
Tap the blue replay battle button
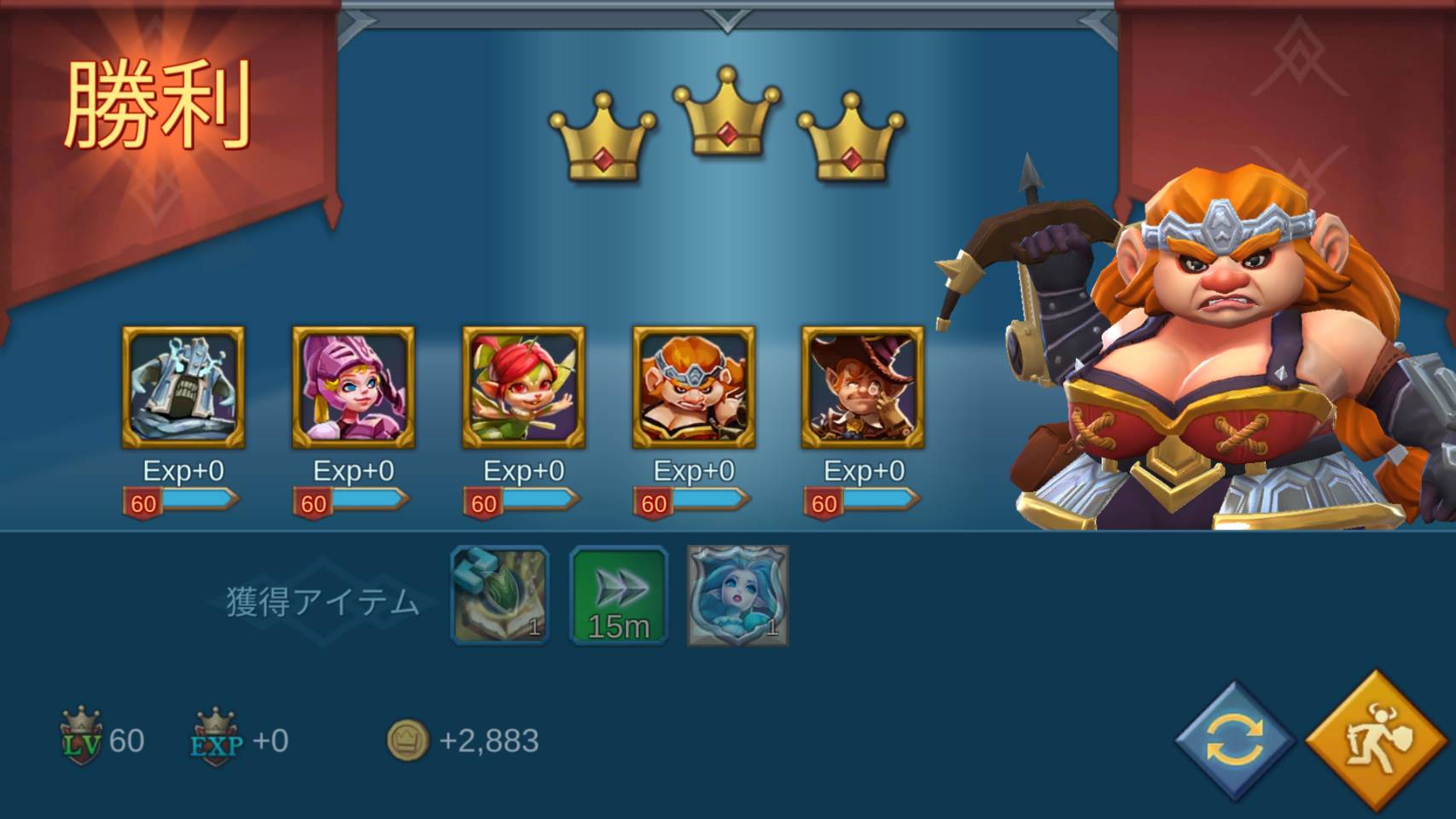(1234, 741)
